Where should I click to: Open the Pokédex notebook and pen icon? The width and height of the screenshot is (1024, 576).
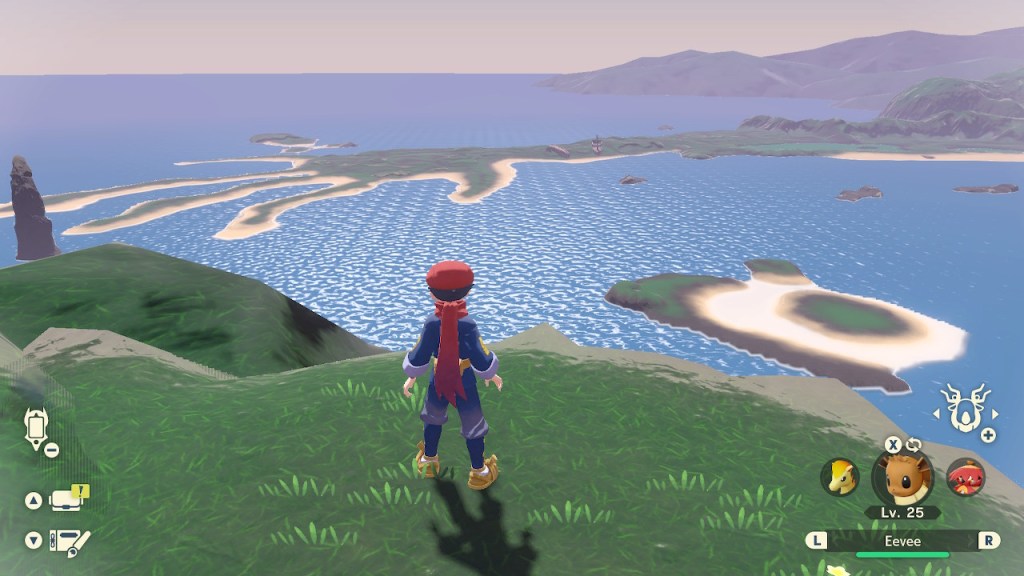pos(69,542)
